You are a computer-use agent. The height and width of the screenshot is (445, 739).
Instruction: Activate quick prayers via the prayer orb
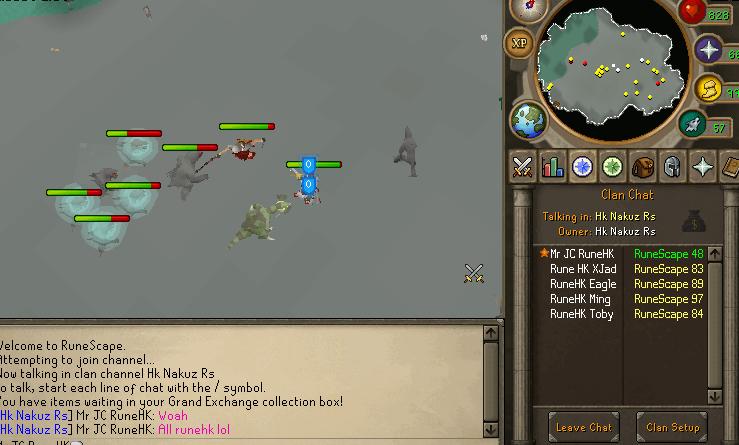709,50
